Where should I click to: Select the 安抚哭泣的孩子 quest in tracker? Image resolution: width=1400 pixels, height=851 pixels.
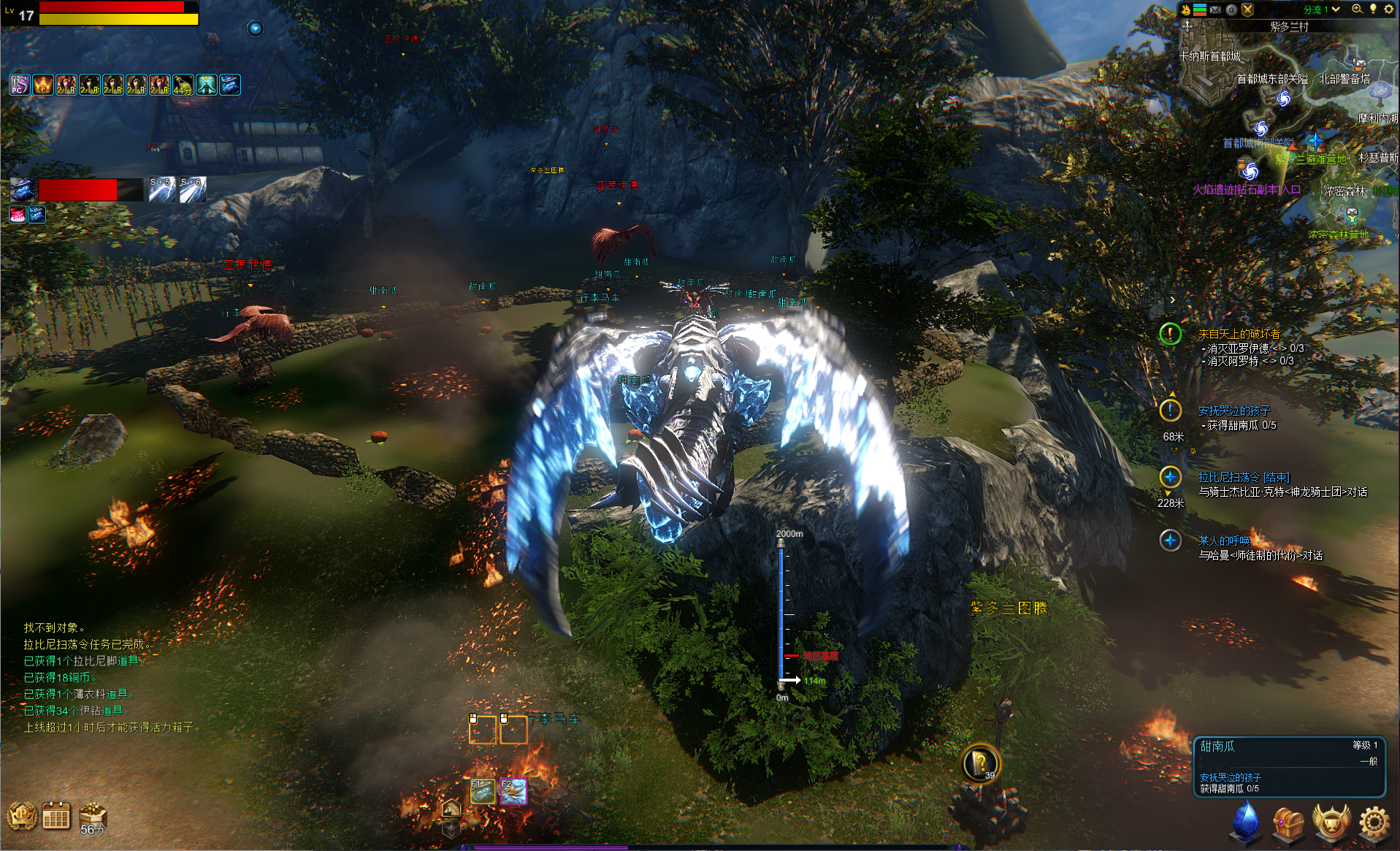[x=1233, y=411]
